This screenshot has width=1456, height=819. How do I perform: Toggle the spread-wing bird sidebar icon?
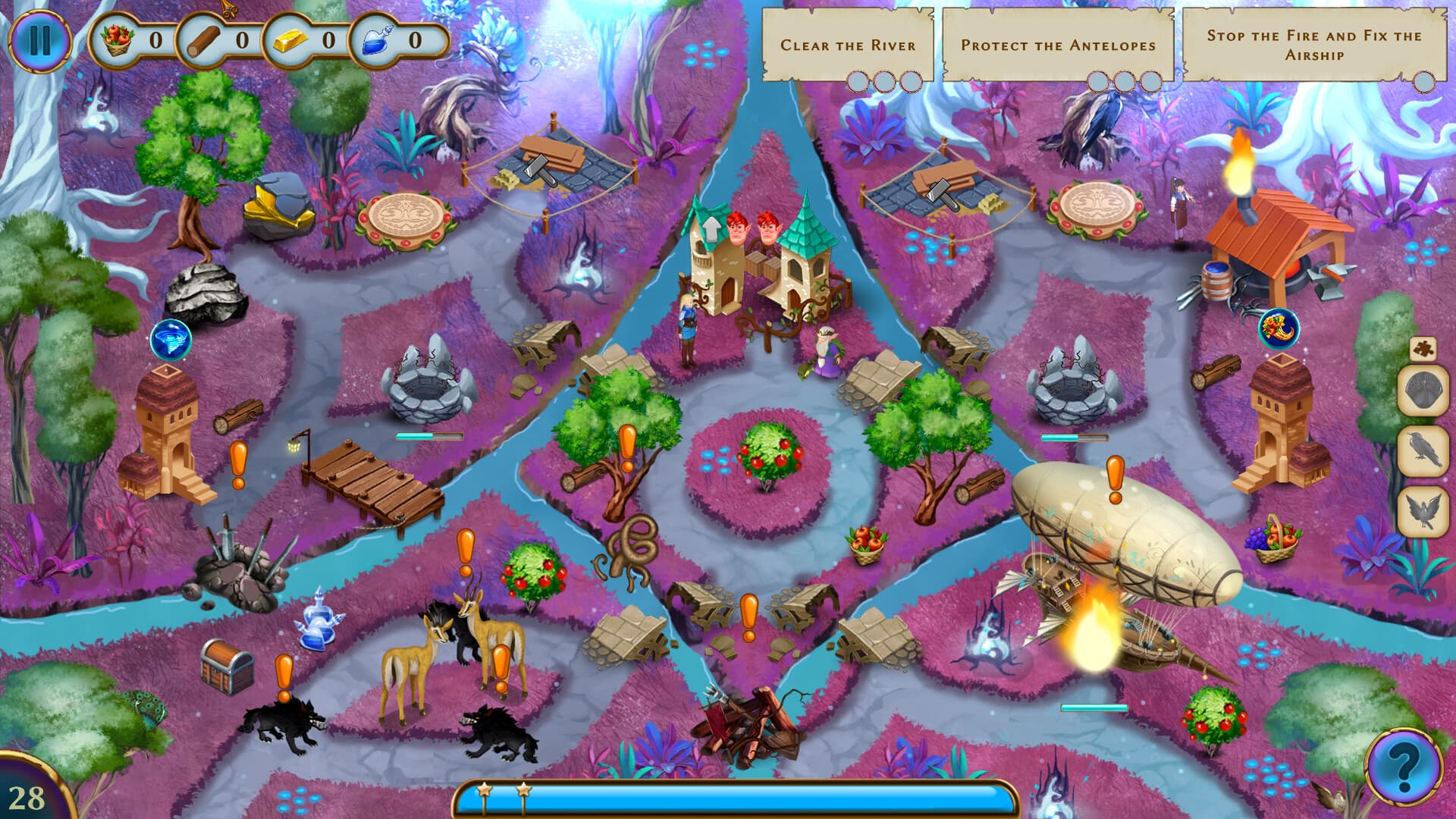[1423, 504]
